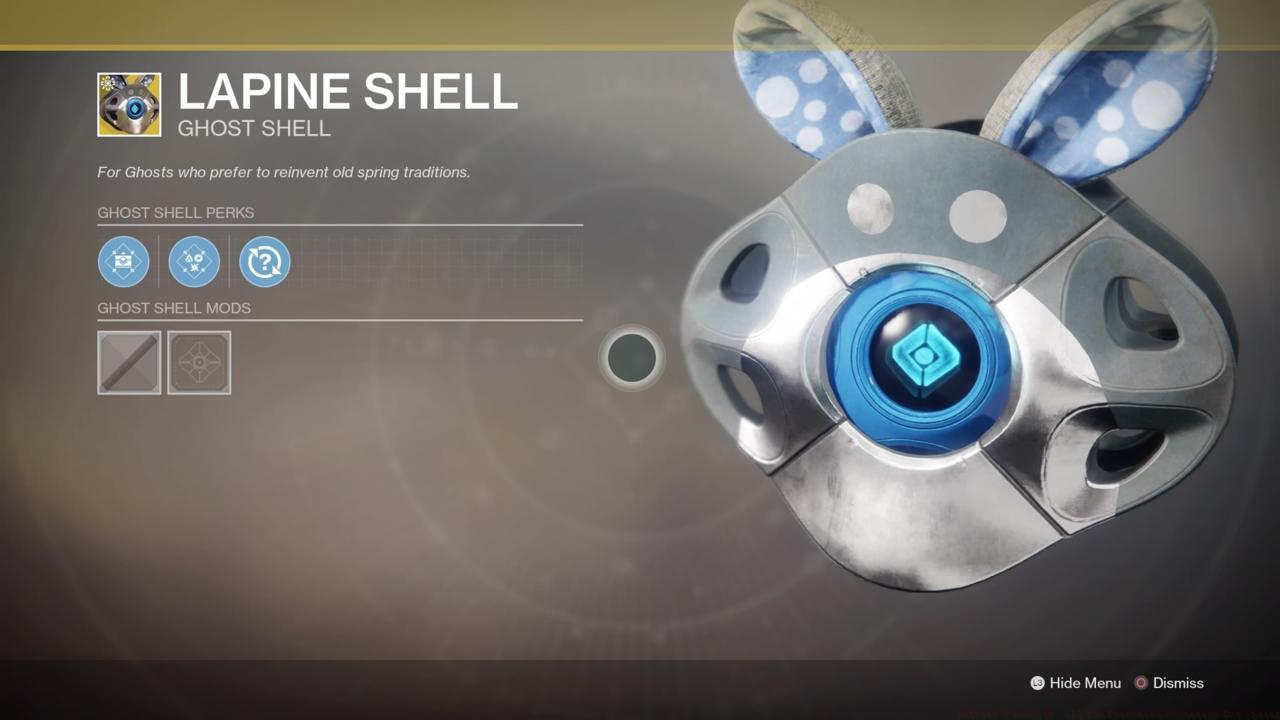
Task: Select the elemental resource detection perk icon
Action: (193, 261)
